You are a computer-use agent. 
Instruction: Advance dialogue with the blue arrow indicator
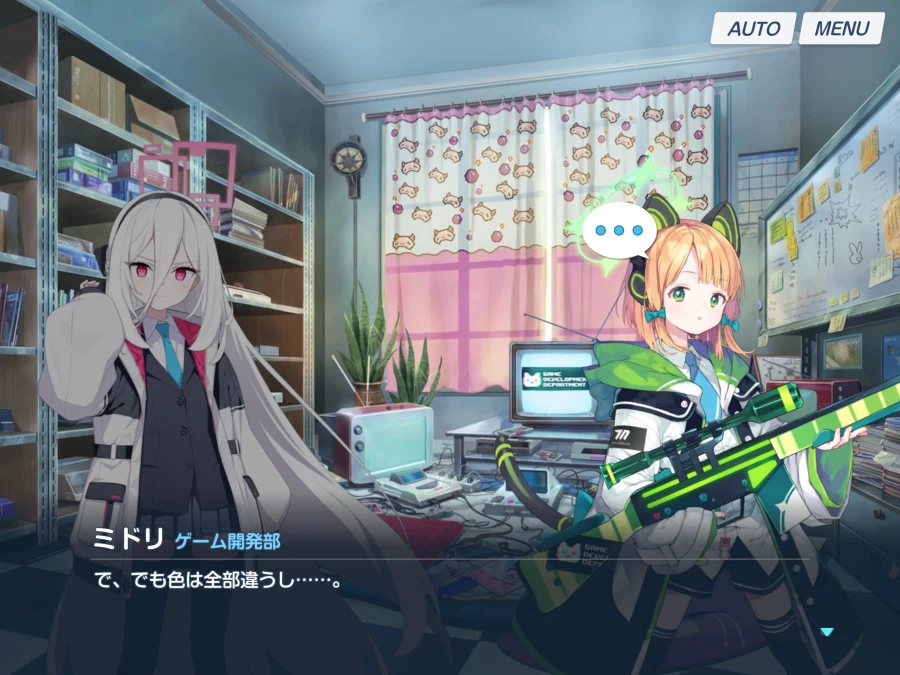pyautogui.click(x=826, y=631)
